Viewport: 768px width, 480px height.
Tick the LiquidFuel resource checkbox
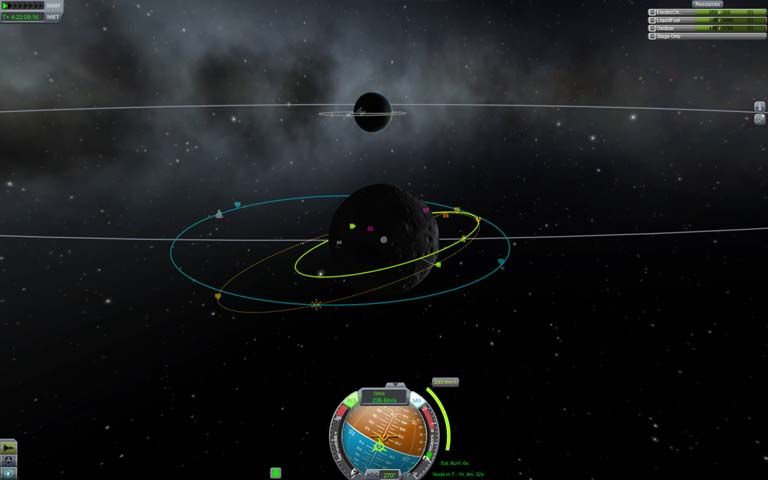tap(653, 20)
